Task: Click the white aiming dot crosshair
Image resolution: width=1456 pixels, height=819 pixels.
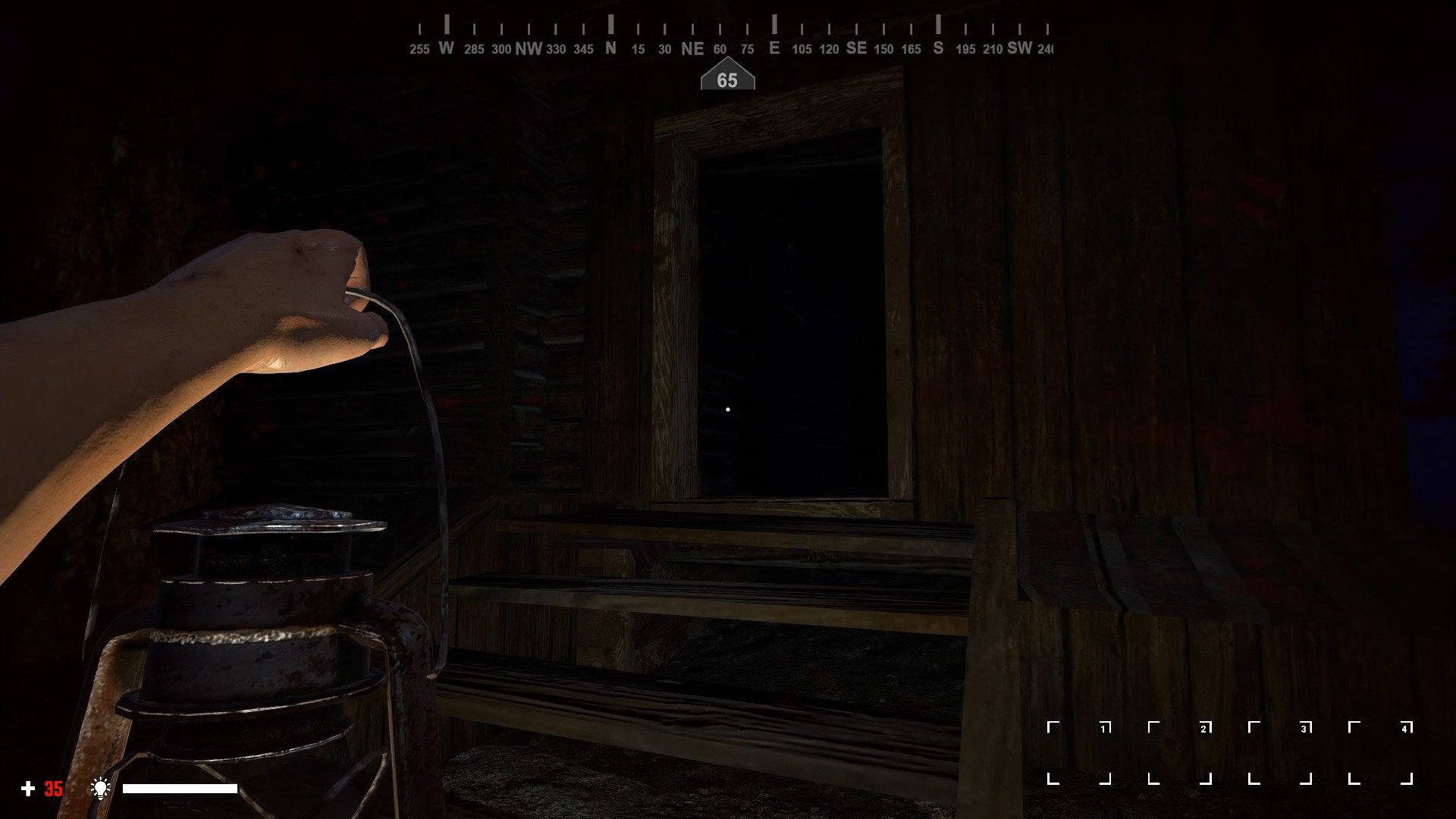Action: tap(728, 409)
